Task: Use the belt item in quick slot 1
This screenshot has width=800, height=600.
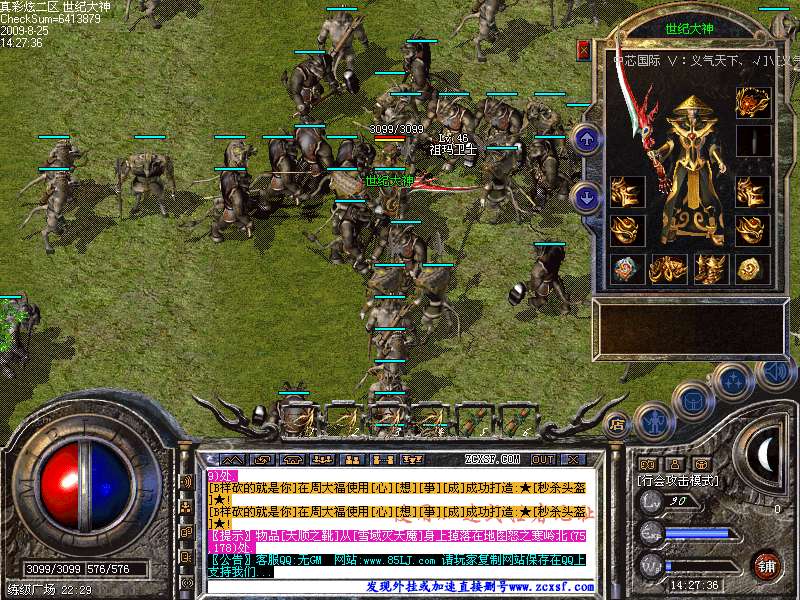Action: point(296,417)
